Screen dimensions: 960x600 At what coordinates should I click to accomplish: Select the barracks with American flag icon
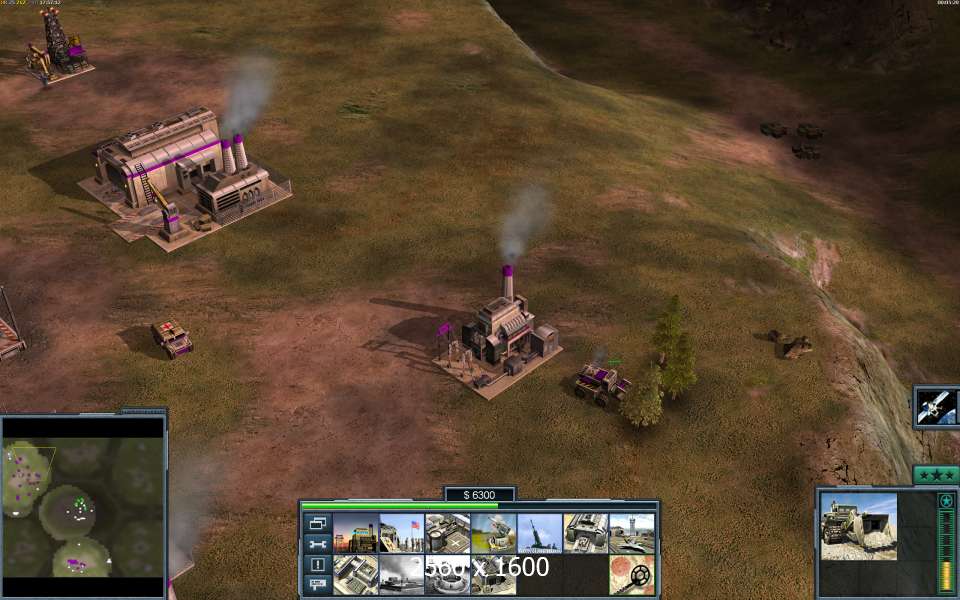[x=401, y=533]
